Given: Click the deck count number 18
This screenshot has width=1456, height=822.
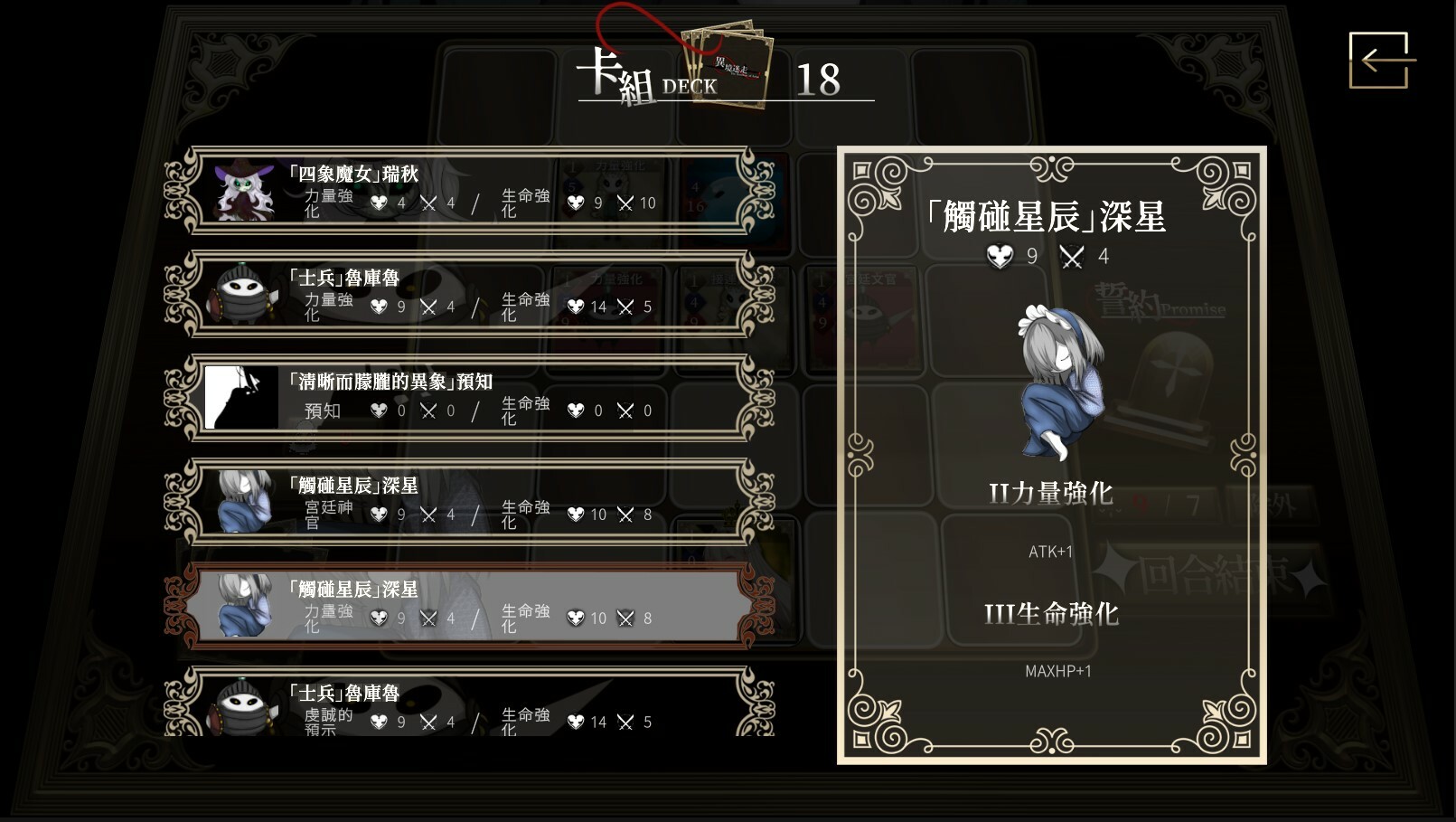Looking at the screenshot, I should click(x=818, y=82).
